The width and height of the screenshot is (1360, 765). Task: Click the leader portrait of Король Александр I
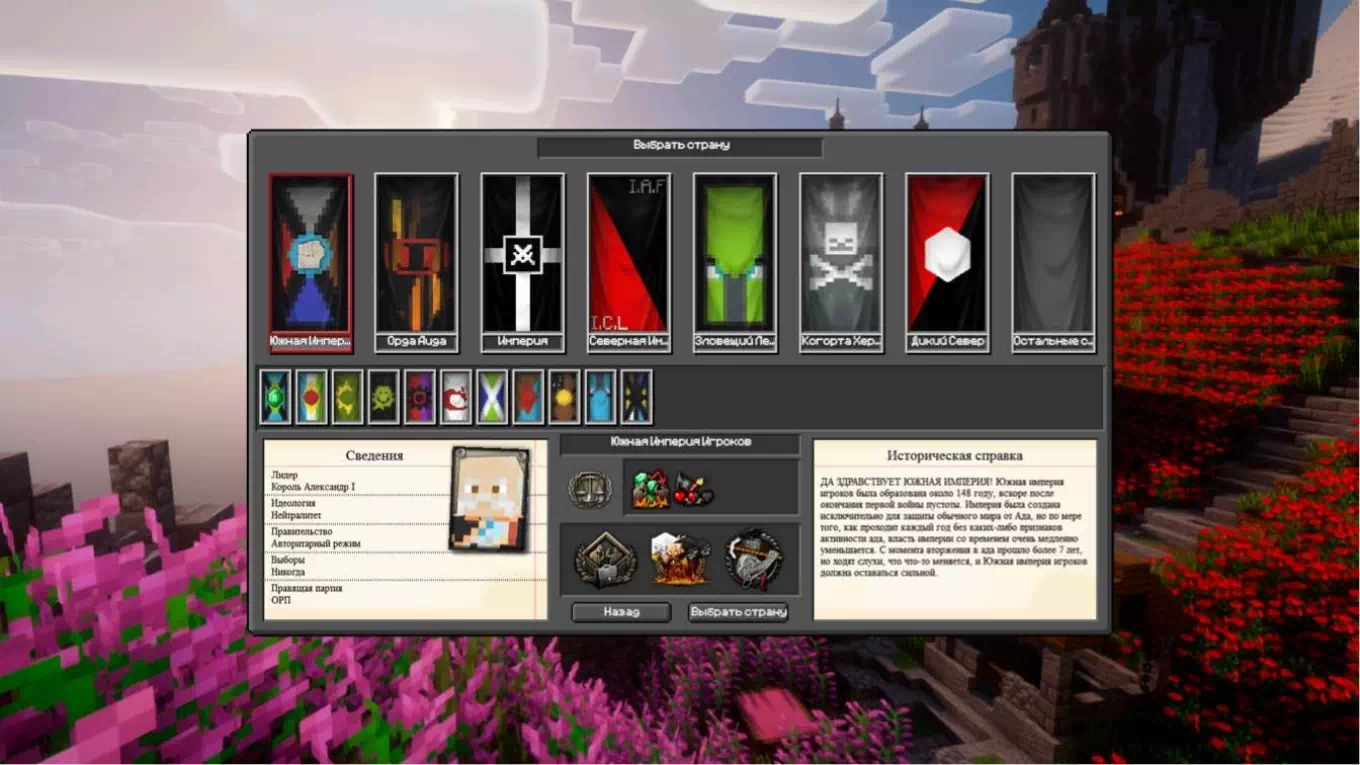[x=490, y=498]
